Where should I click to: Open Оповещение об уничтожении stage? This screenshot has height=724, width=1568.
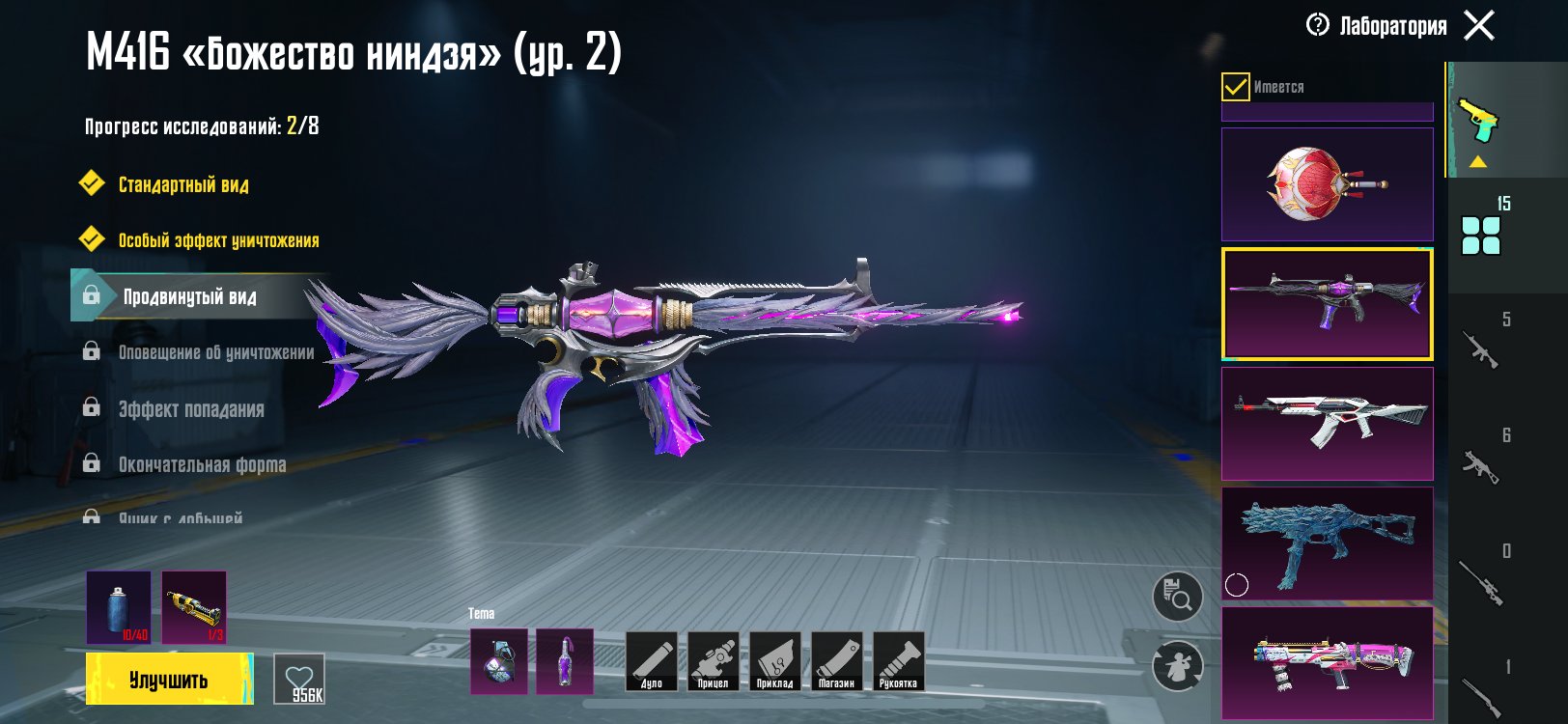tap(215, 352)
